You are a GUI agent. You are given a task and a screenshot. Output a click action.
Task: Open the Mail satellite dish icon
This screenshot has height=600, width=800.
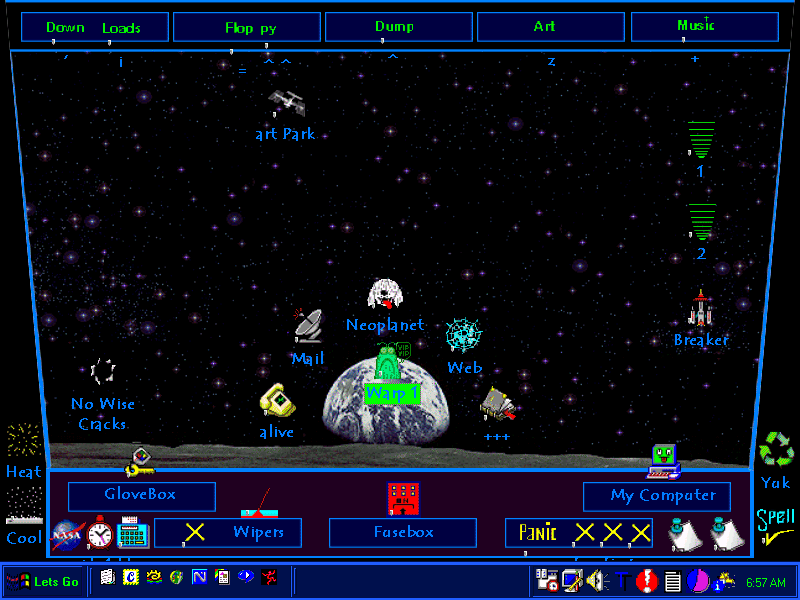(308, 326)
